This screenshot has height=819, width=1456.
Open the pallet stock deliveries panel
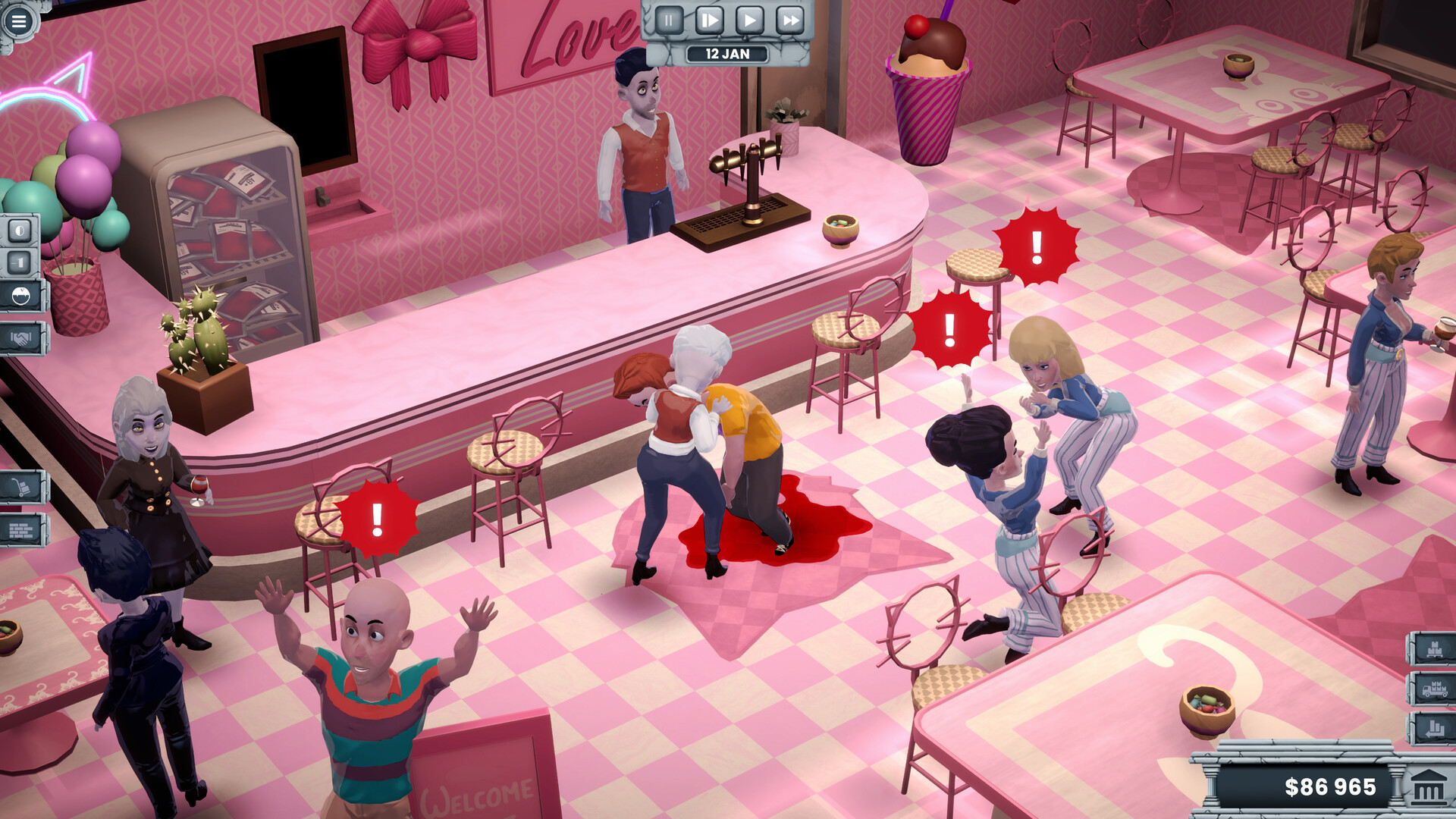[1433, 649]
